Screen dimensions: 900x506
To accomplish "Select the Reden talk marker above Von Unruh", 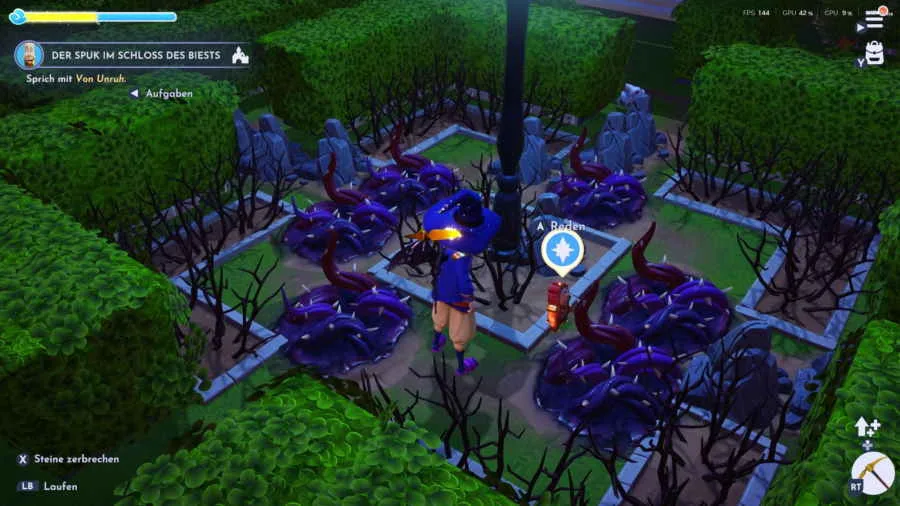I will (x=562, y=250).
